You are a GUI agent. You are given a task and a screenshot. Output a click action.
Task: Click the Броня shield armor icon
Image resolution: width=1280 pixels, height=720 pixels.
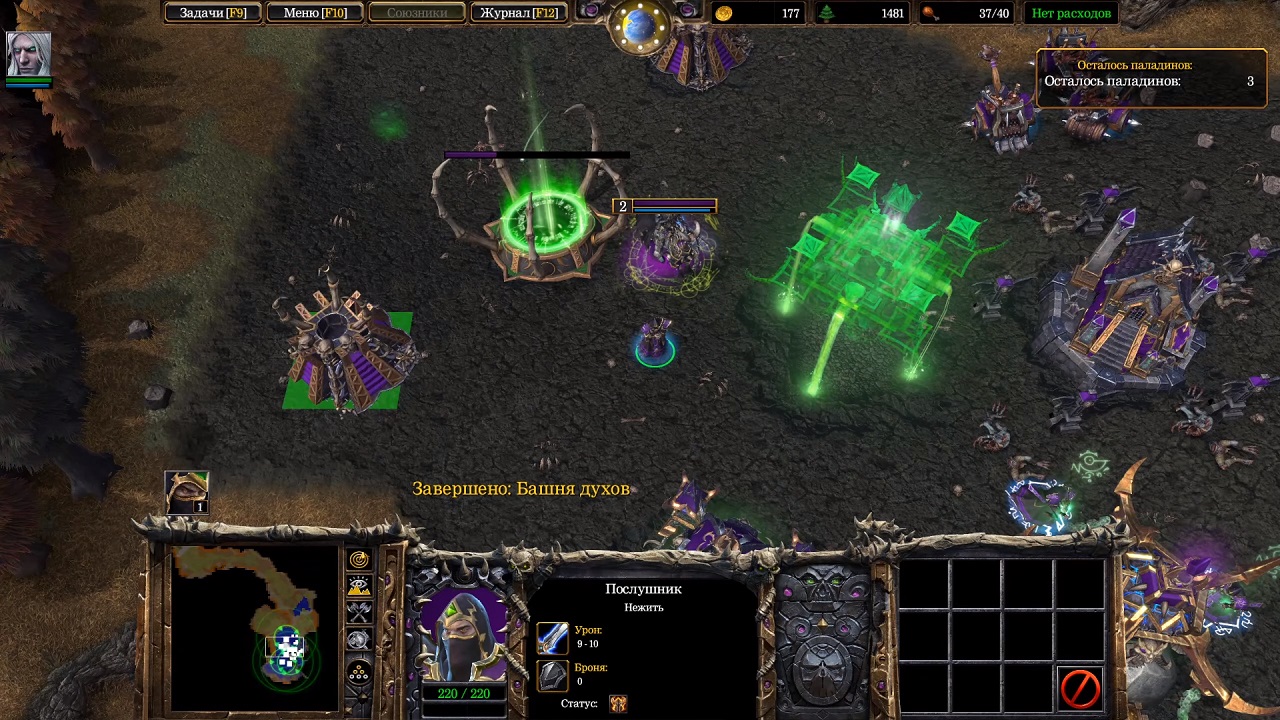click(x=553, y=675)
